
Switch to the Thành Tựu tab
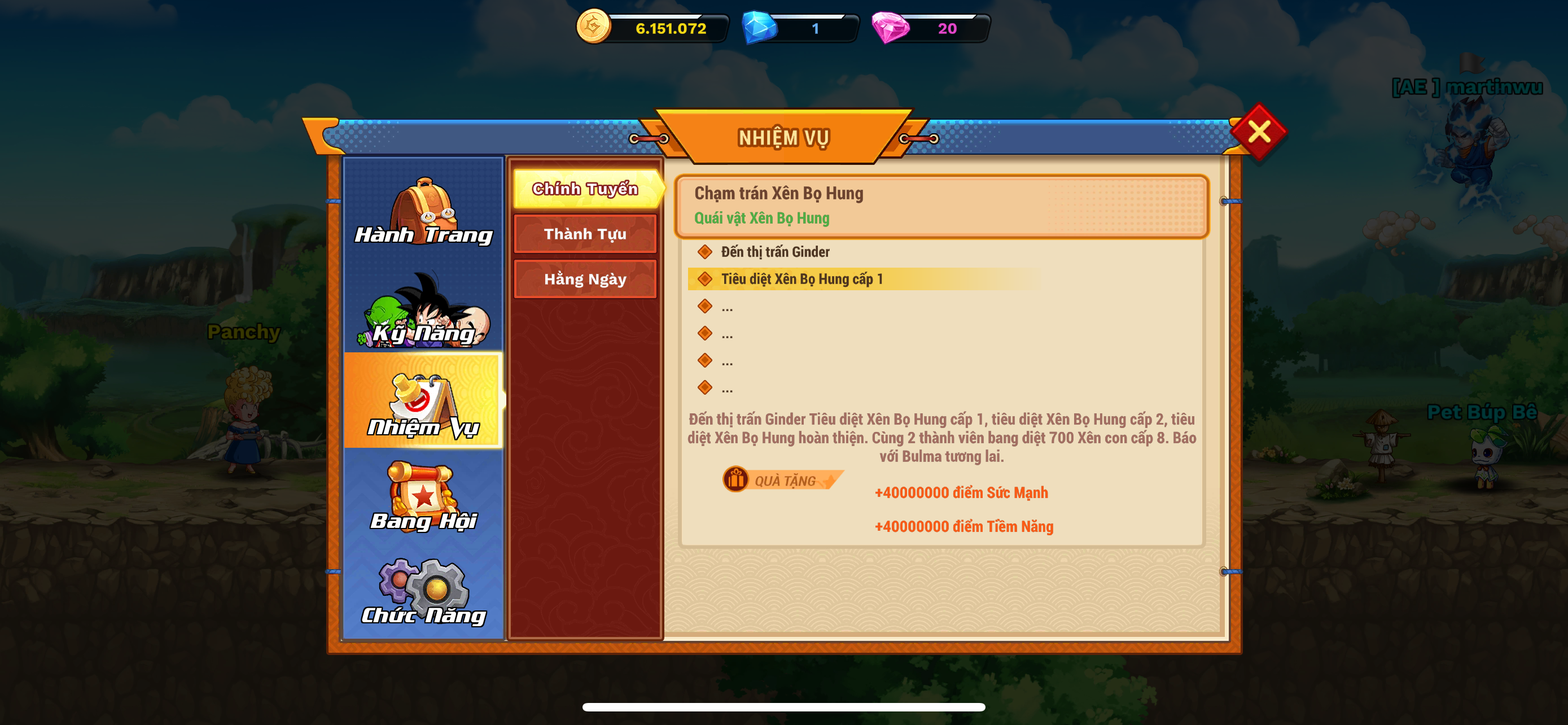pyautogui.click(x=585, y=234)
